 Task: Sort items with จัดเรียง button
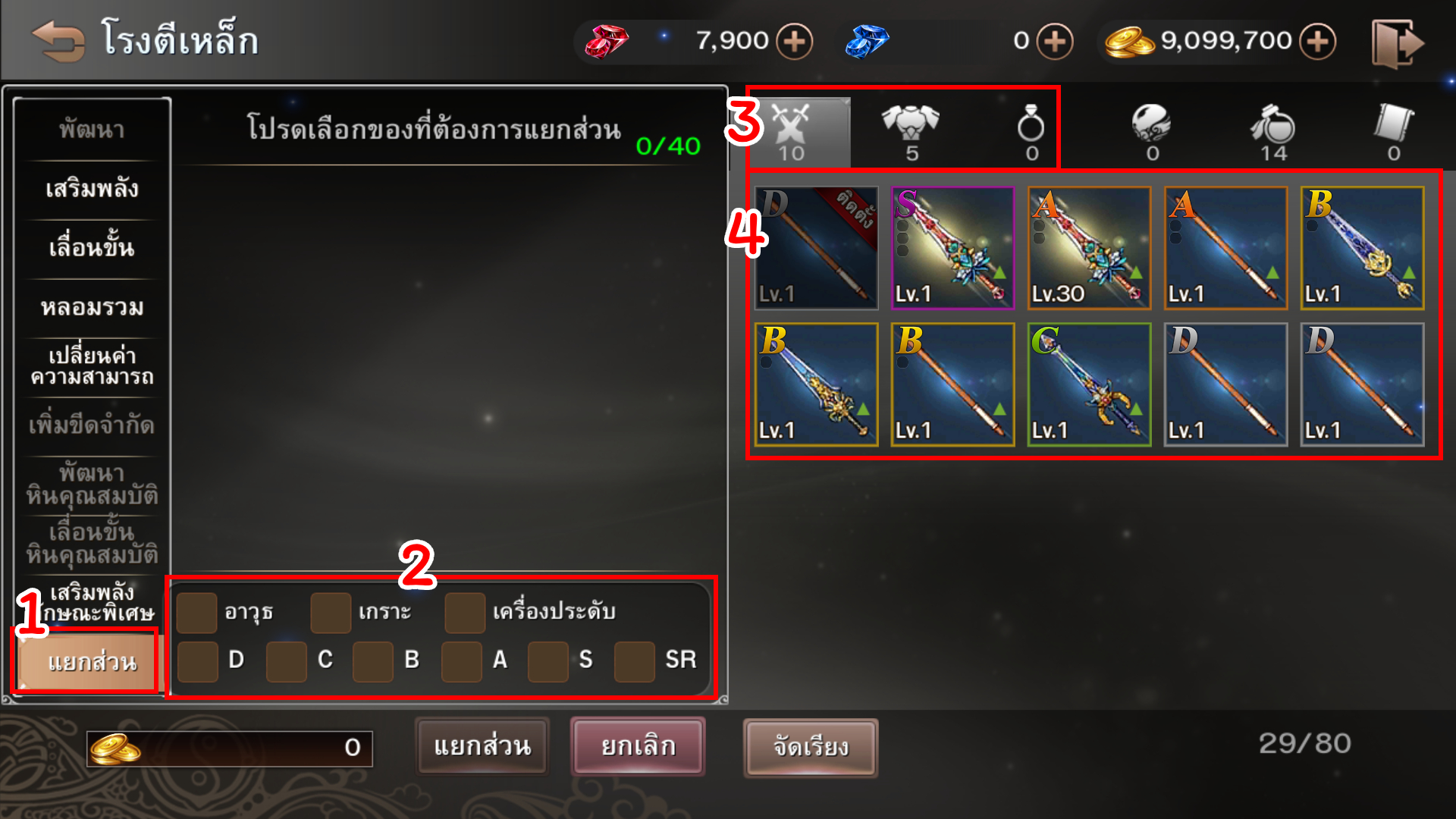pos(811,748)
